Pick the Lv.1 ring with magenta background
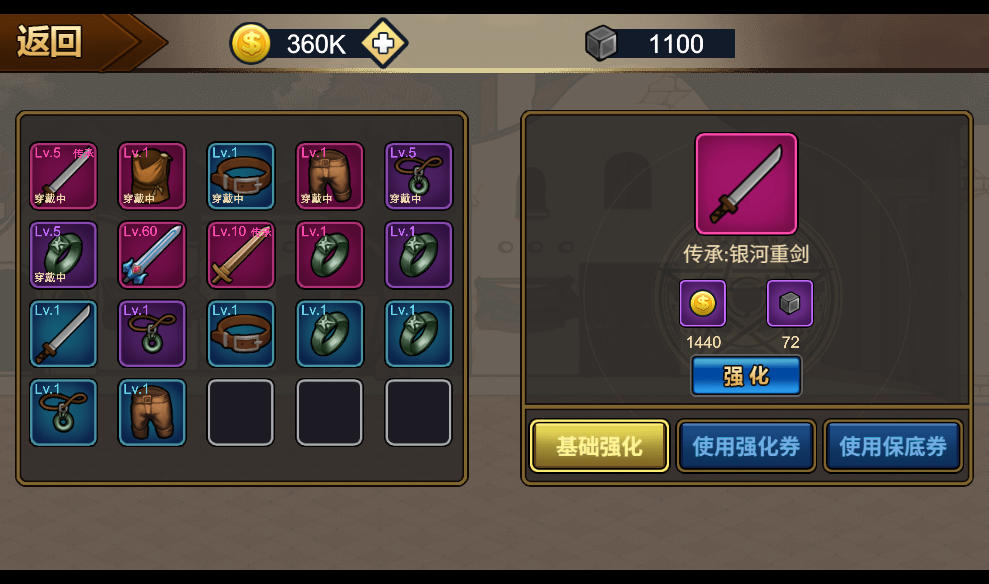This screenshot has height=584, width=989. coord(330,255)
